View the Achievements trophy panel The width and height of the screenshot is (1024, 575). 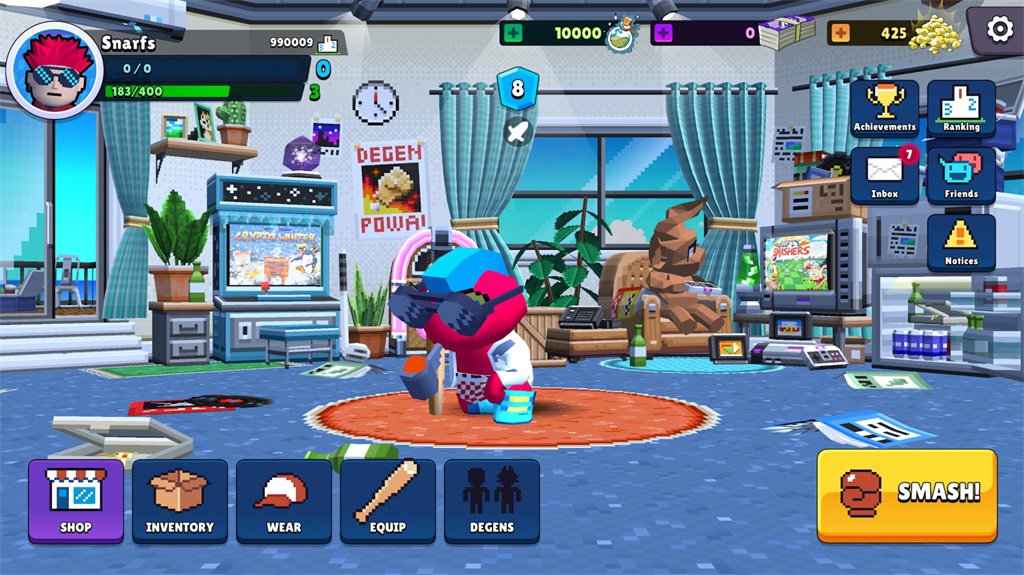coord(885,108)
